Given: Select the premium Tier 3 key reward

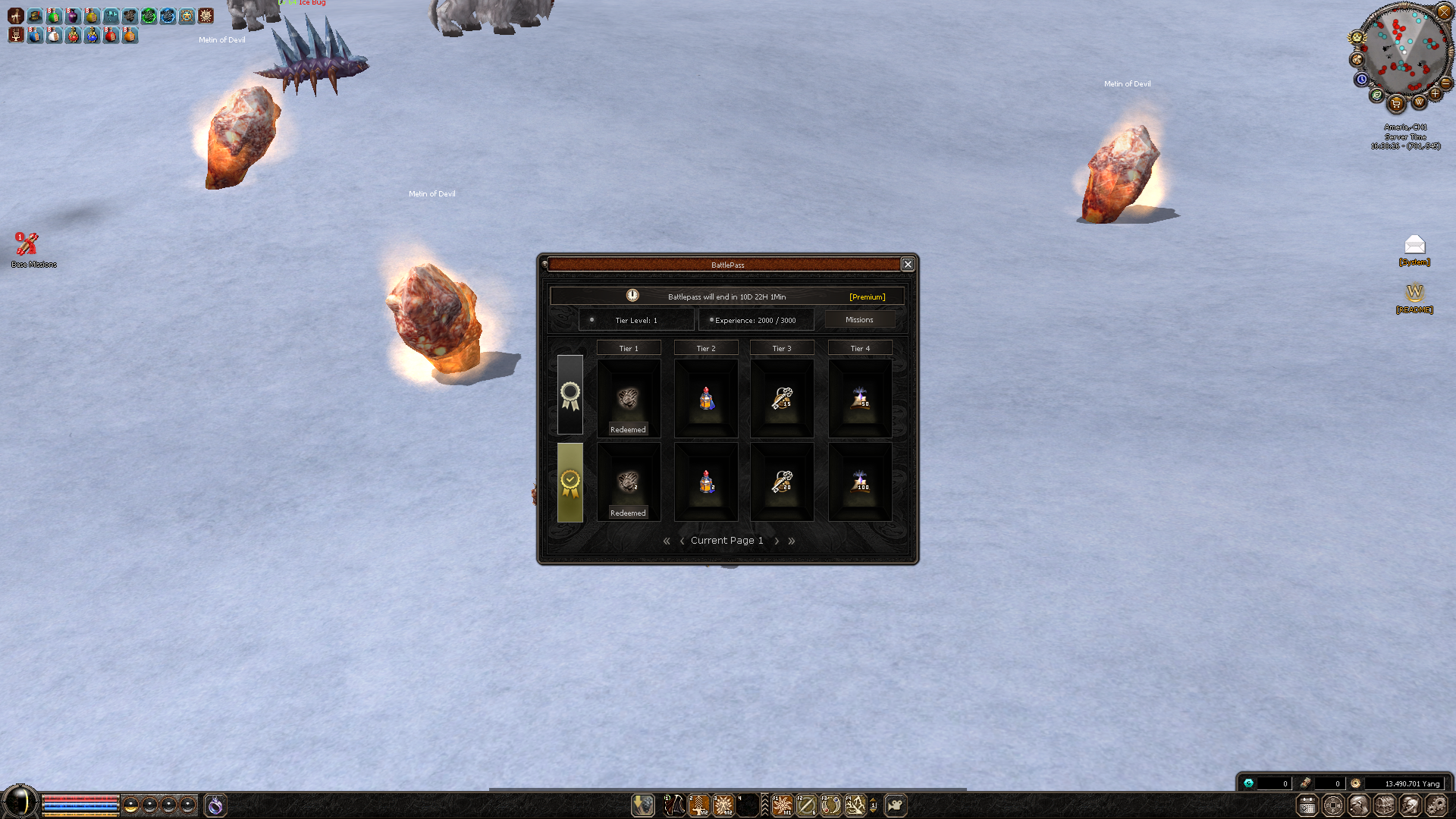Looking at the screenshot, I should [782, 482].
